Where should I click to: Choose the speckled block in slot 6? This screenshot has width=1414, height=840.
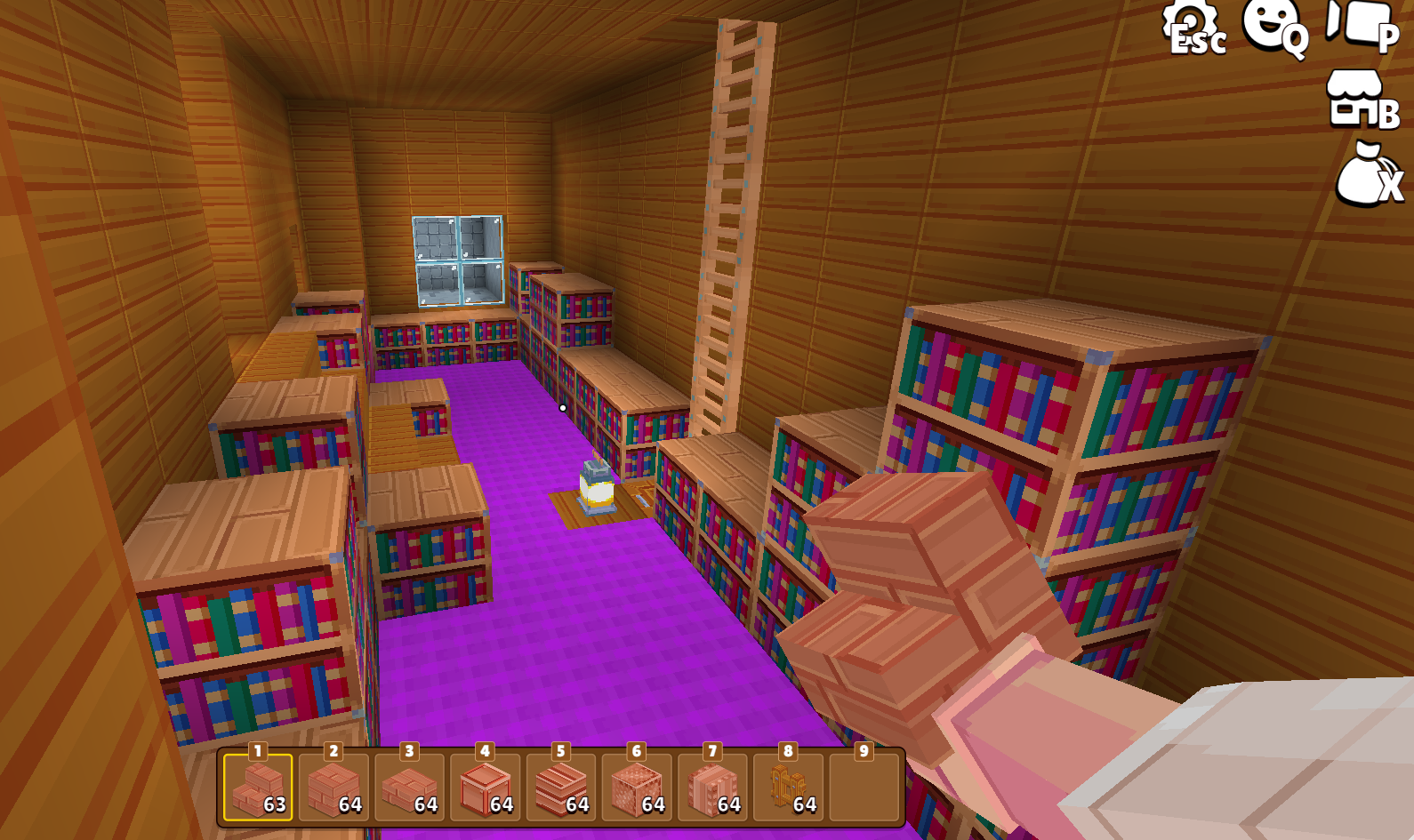click(637, 788)
